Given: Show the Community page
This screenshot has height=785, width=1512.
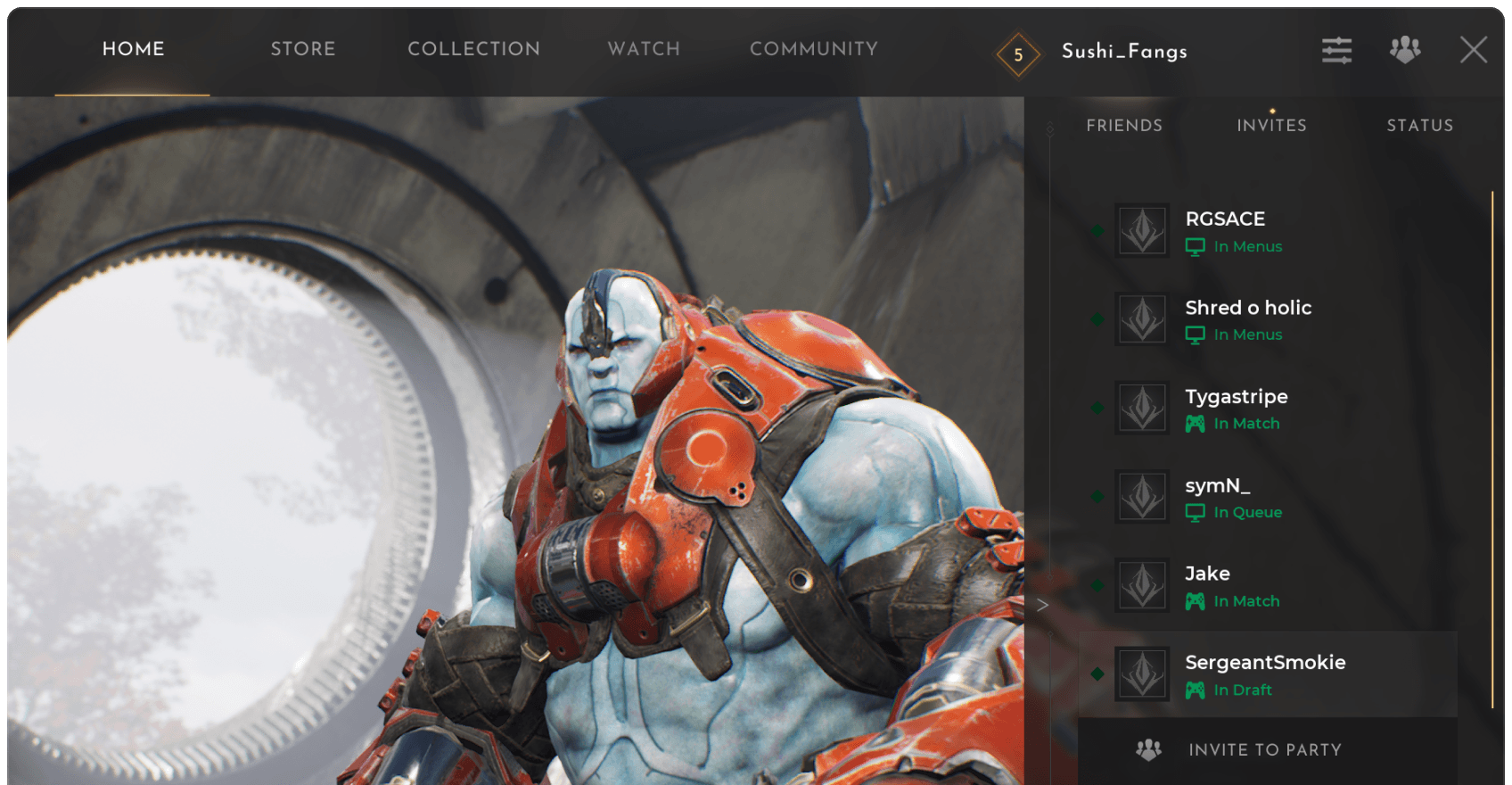Looking at the screenshot, I should click(x=813, y=49).
